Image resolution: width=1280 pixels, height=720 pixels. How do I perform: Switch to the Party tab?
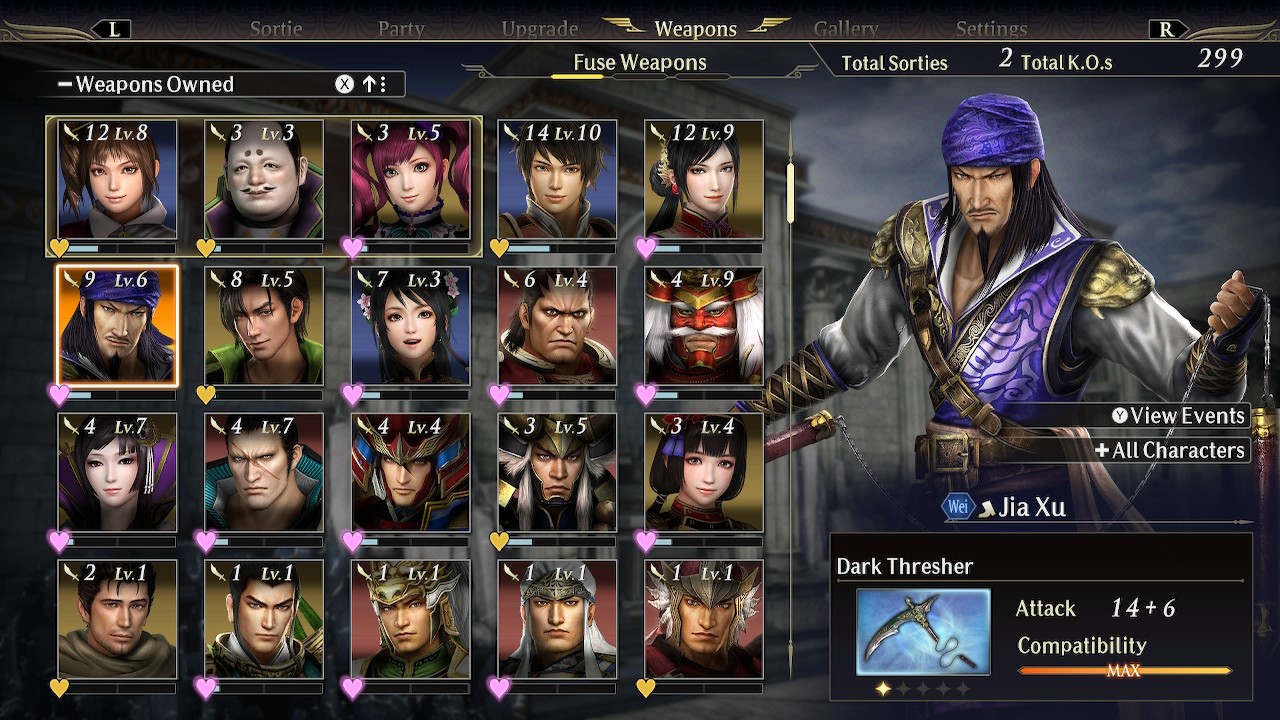[x=401, y=29]
